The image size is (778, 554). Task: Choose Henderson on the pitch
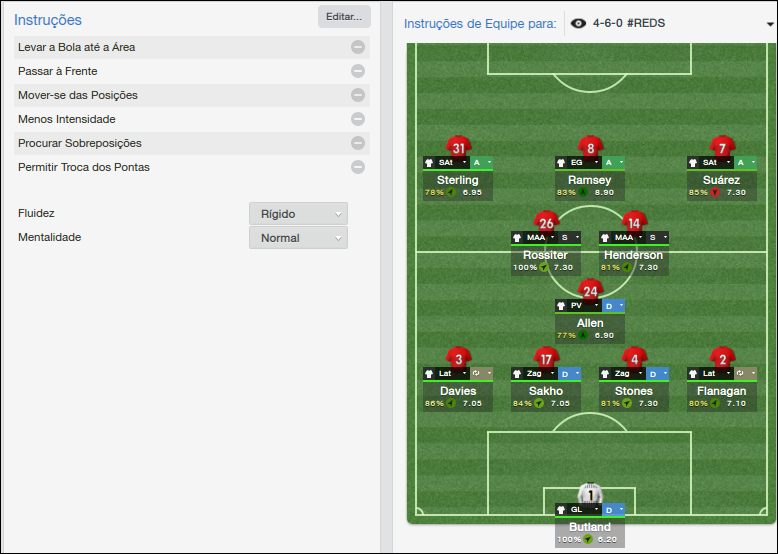point(634,255)
